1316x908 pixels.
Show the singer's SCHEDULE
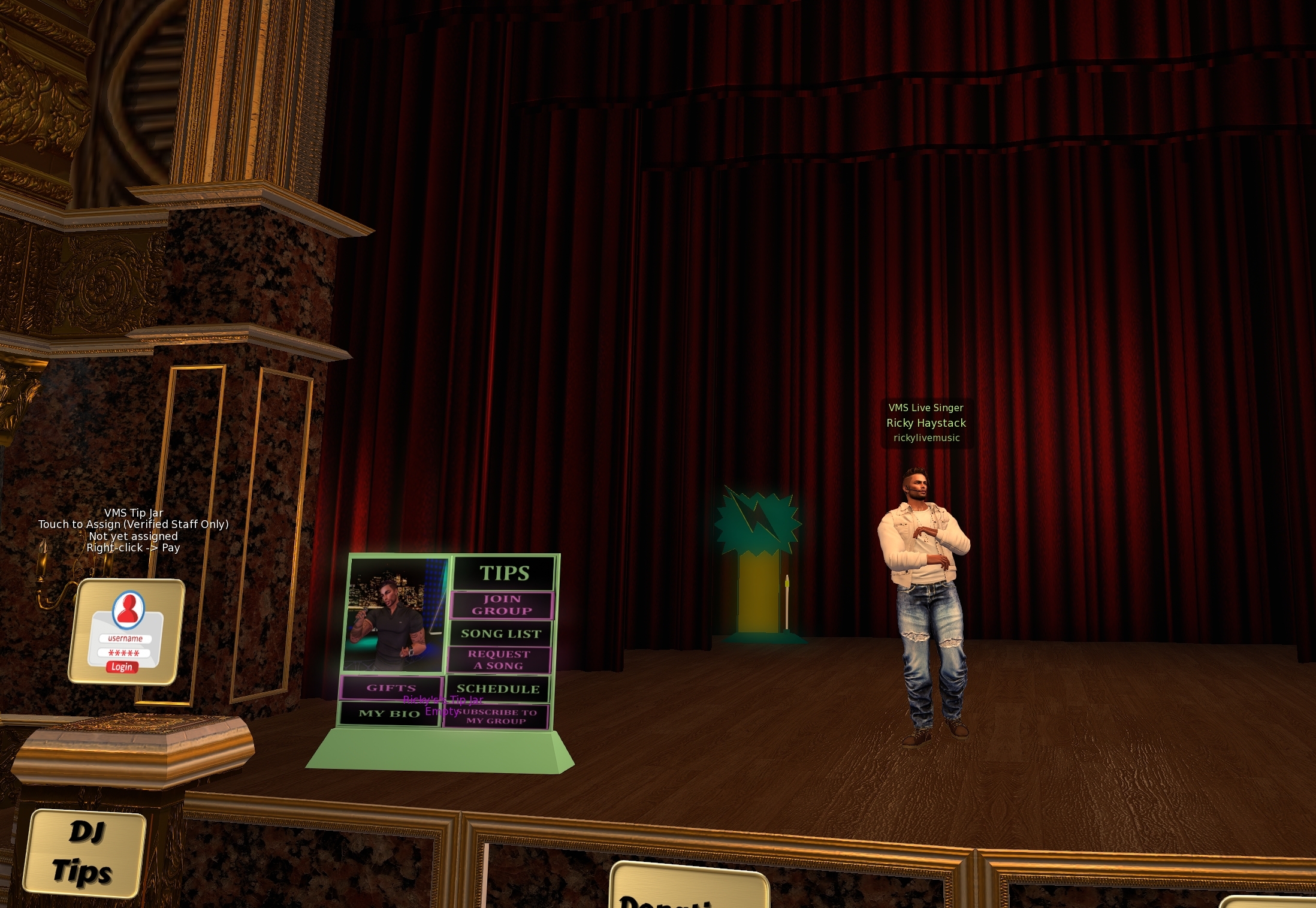pyautogui.click(x=497, y=689)
